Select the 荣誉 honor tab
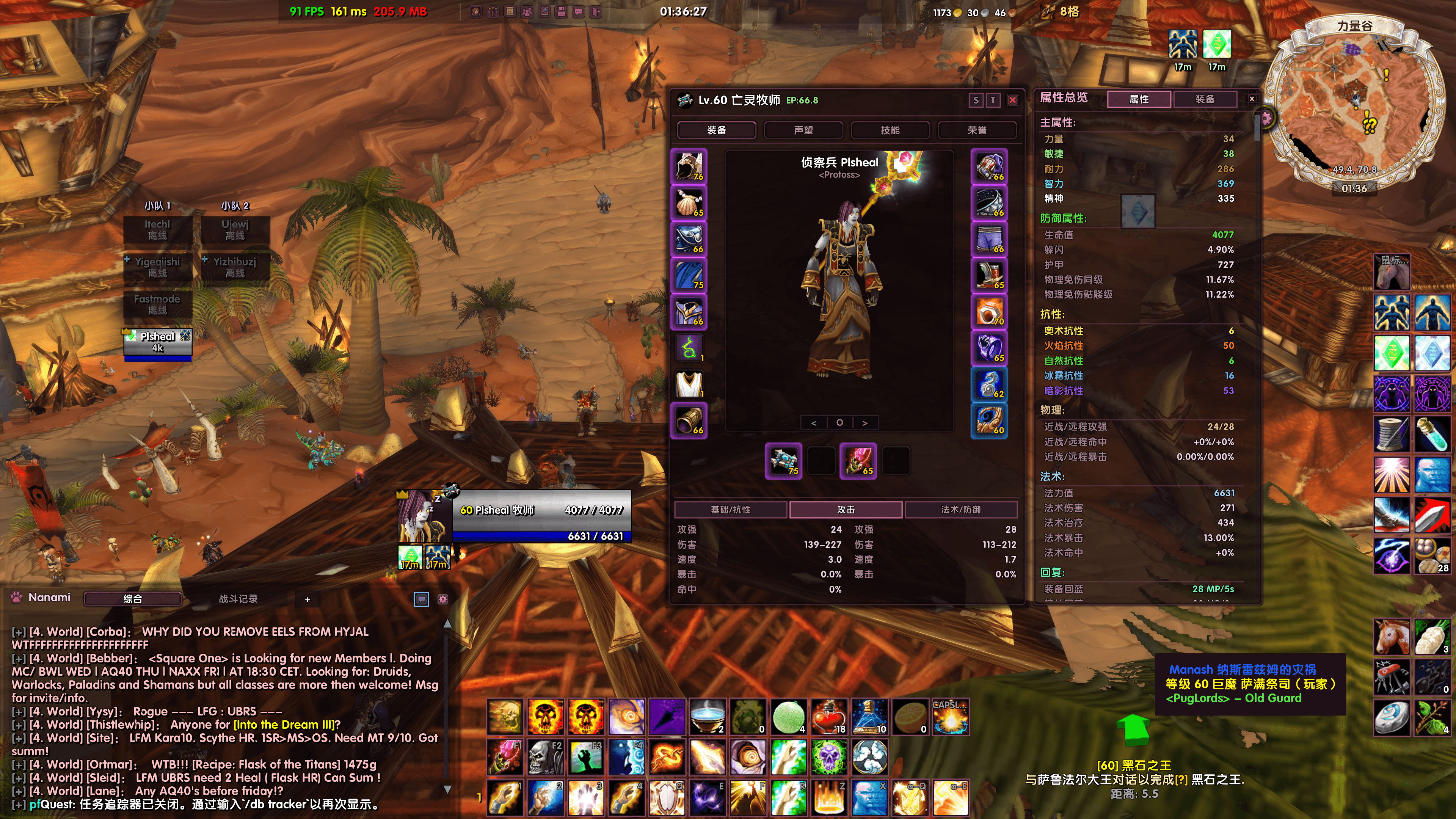Screen dimensions: 1456x819 click(977, 130)
